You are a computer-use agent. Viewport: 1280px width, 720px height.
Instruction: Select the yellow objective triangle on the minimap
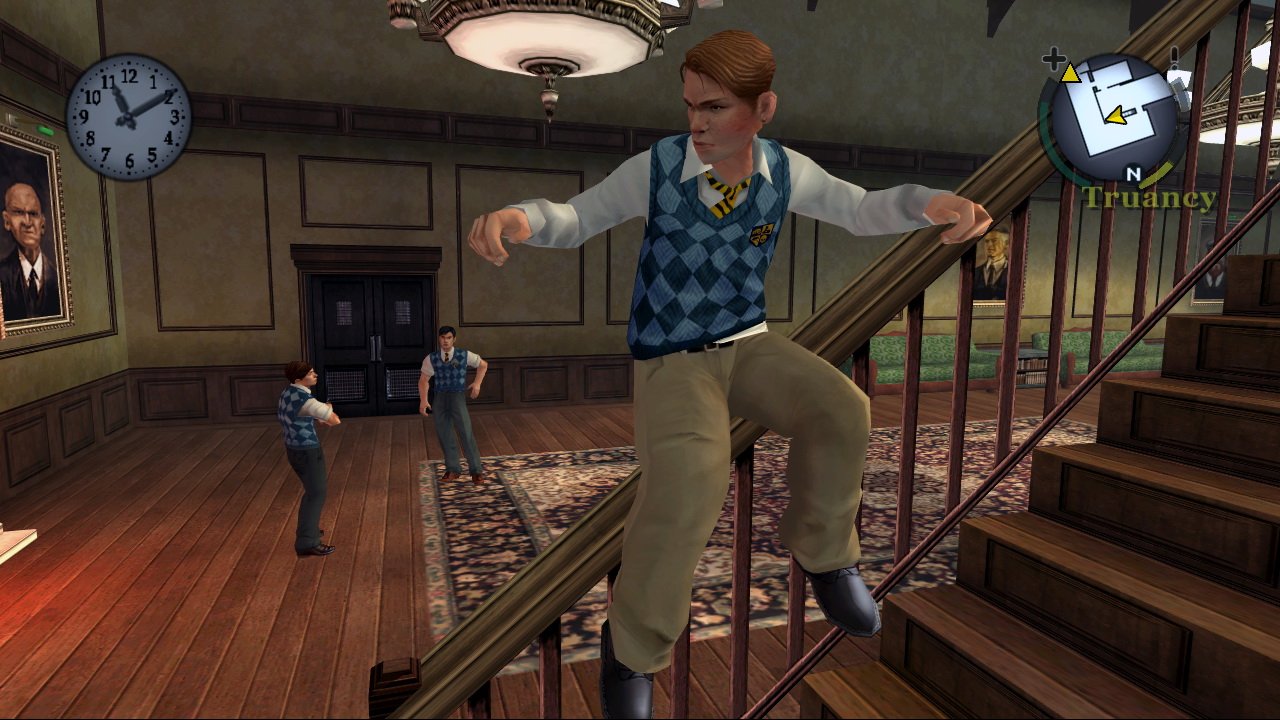1068,72
